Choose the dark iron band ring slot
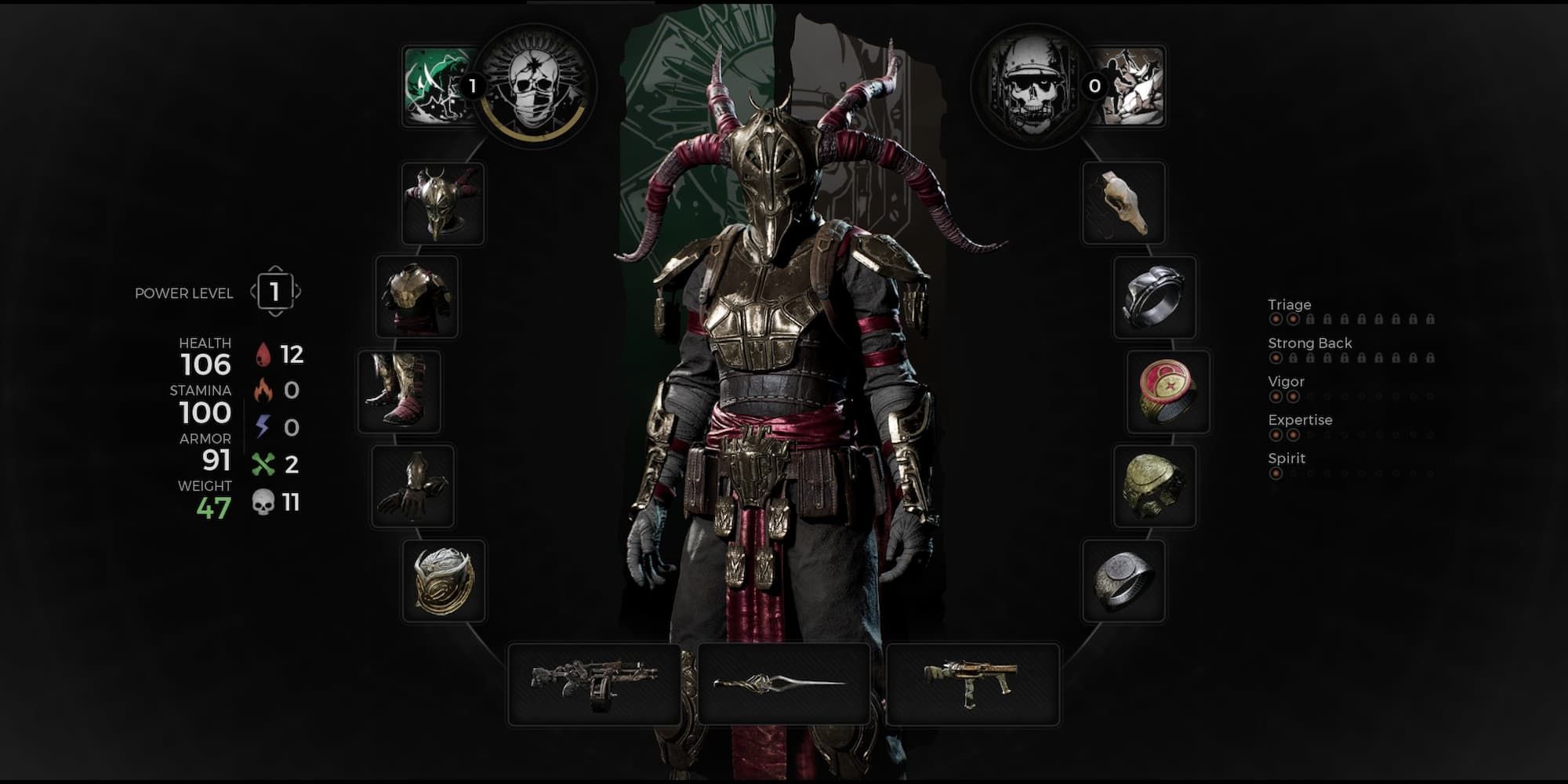This screenshot has width=1568, height=784. click(1155, 297)
